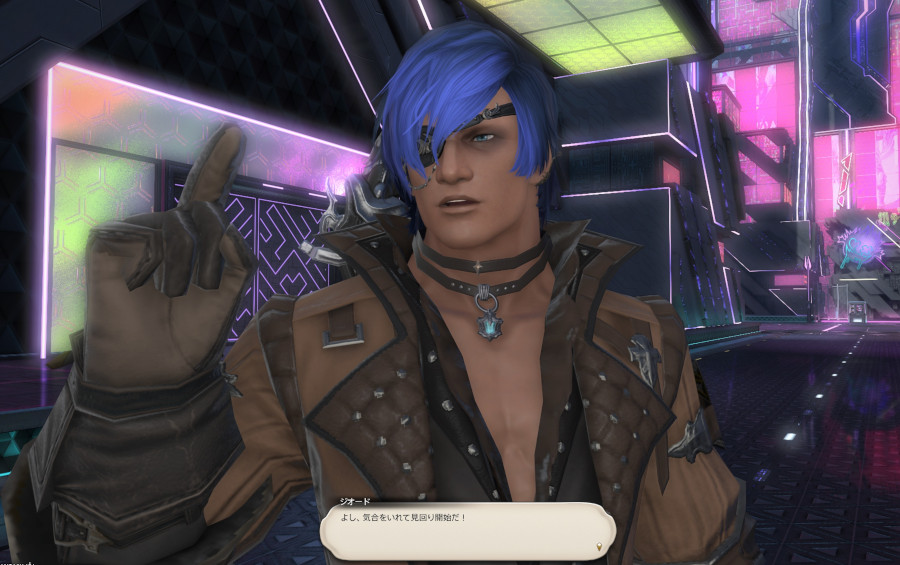Image resolution: width=900 pixels, height=565 pixels.
Task: Click the dialogue's golden continue arrow
Action: [599, 547]
